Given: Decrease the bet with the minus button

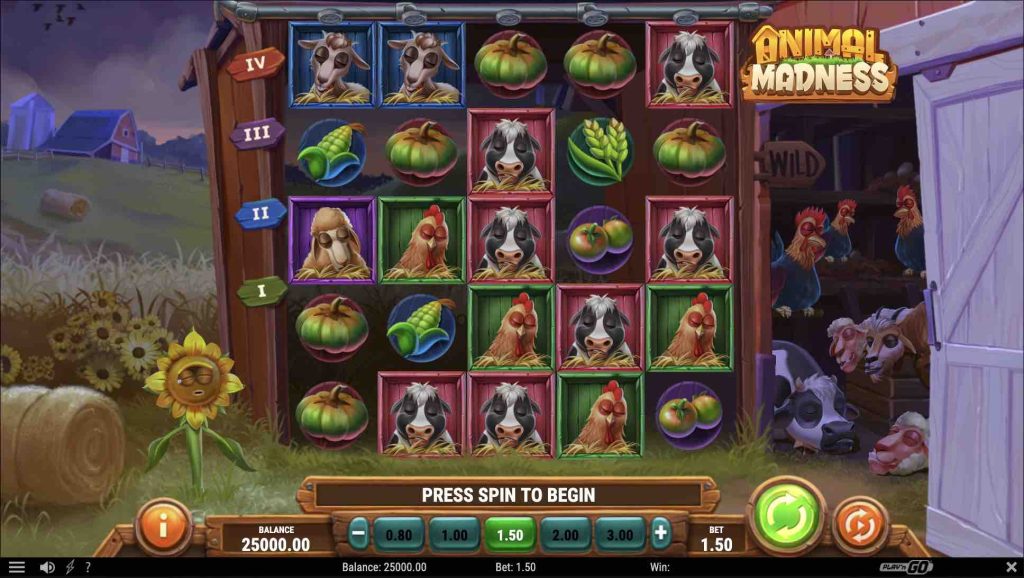Looking at the screenshot, I should click(359, 534).
